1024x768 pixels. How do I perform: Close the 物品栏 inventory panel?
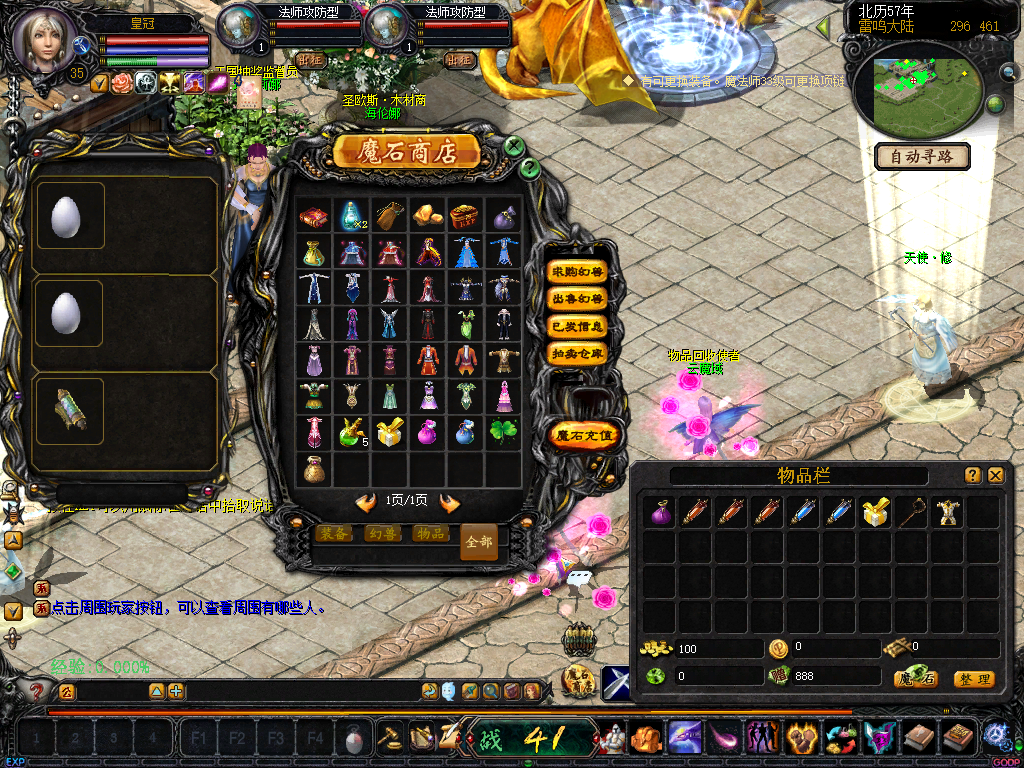point(996,476)
